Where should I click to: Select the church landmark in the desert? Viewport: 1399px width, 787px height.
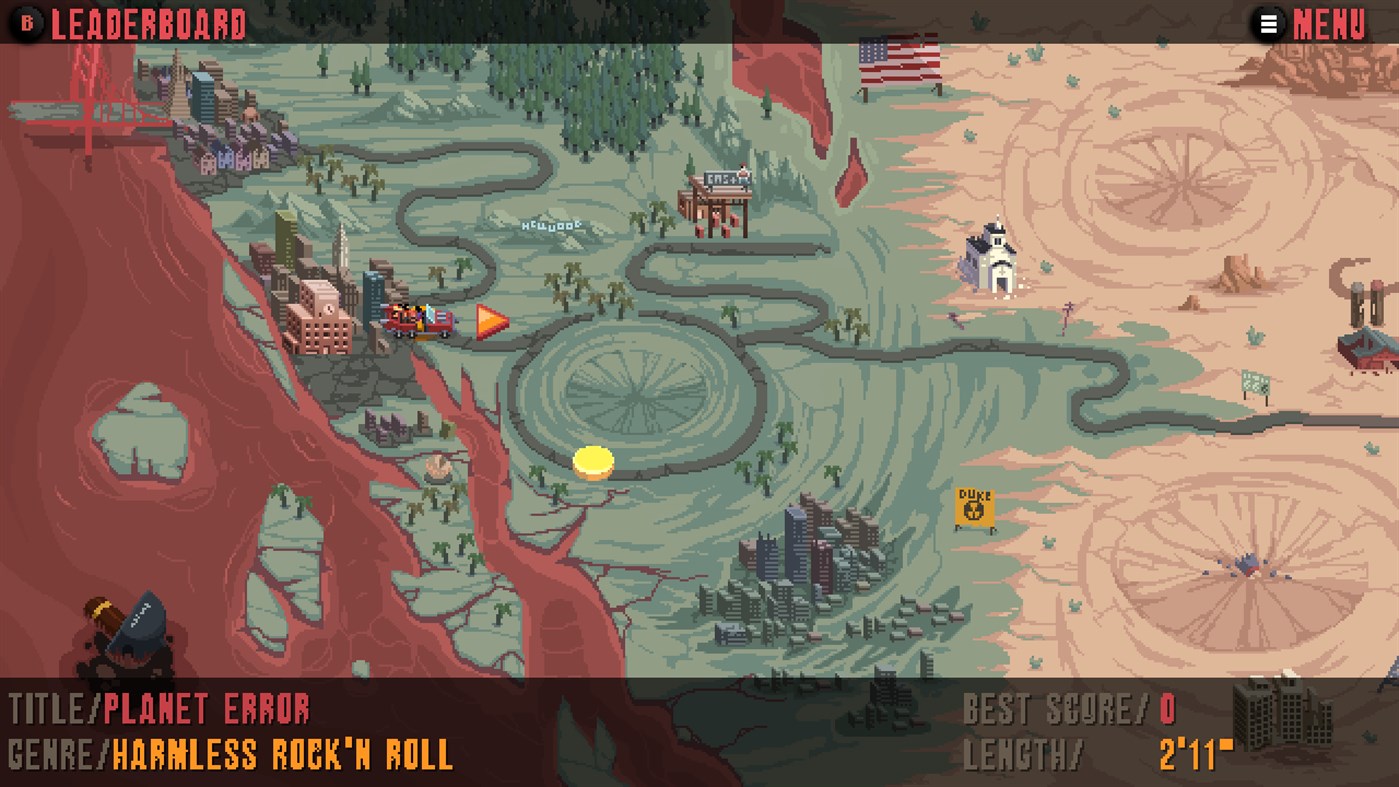click(988, 263)
